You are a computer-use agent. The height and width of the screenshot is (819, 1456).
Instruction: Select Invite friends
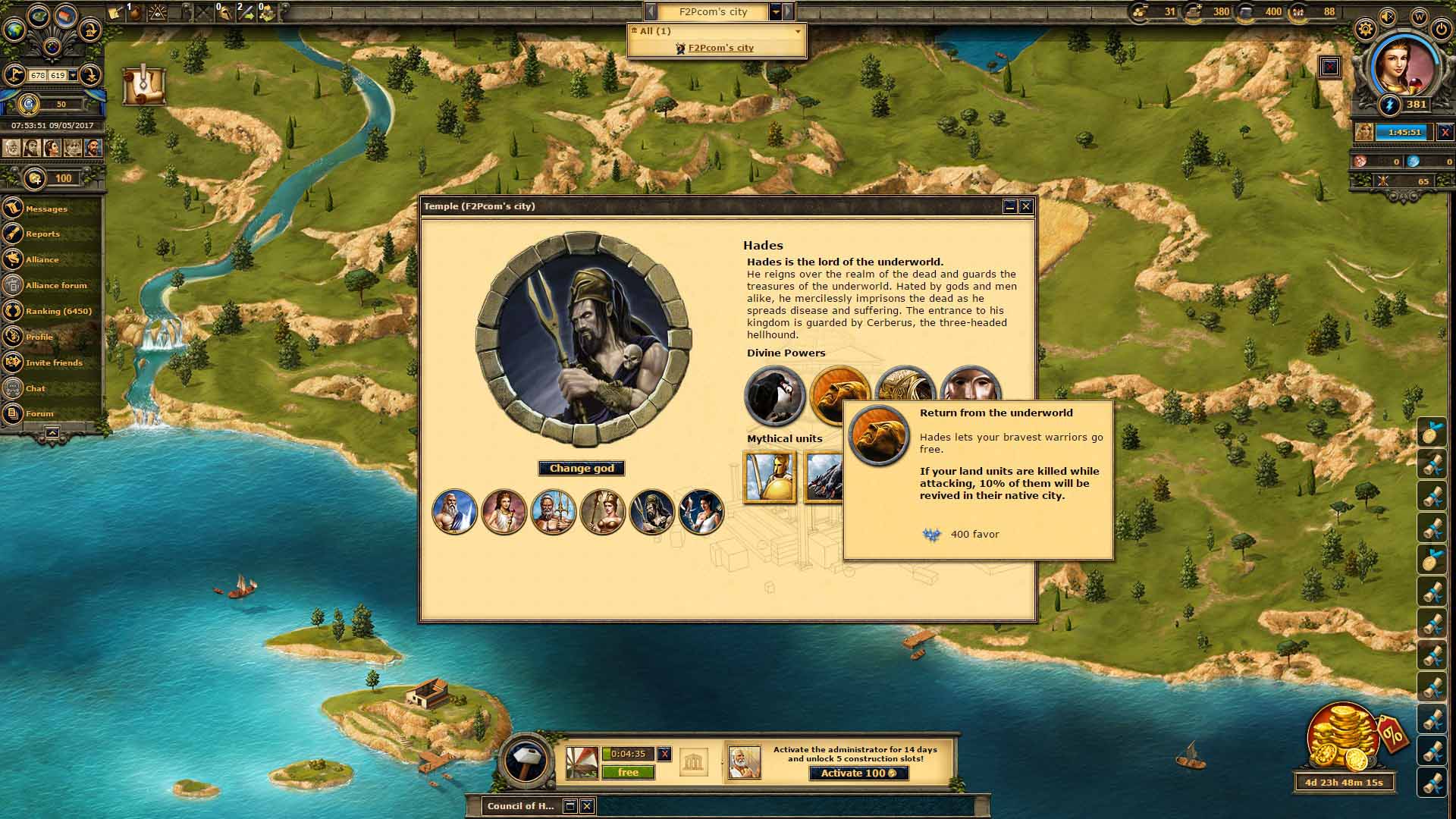click(x=54, y=362)
